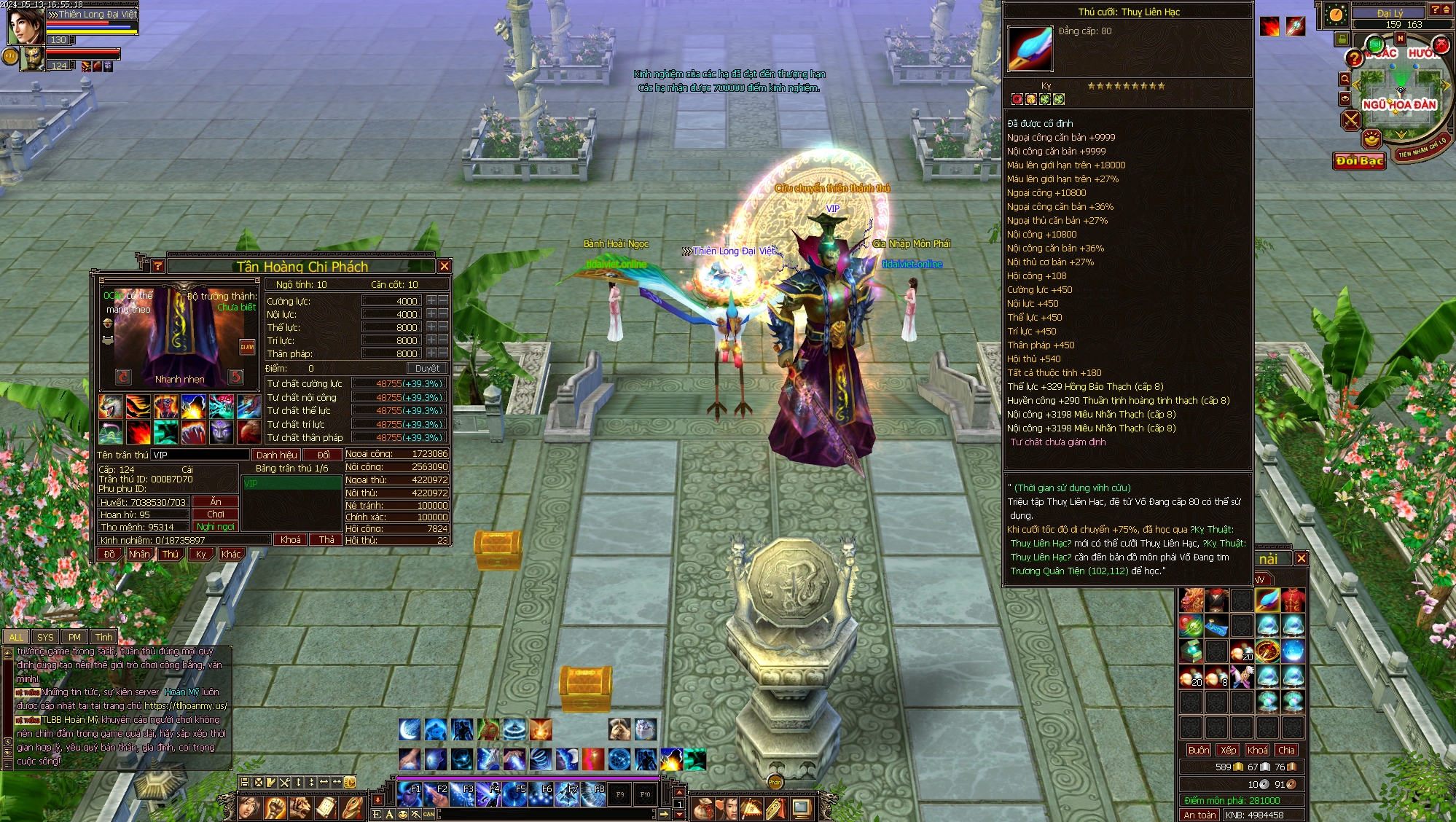Image resolution: width=1456 pixels, height=822 pixels.
Task: Switch to the SYS chat tab
Action: pos(45,637)
